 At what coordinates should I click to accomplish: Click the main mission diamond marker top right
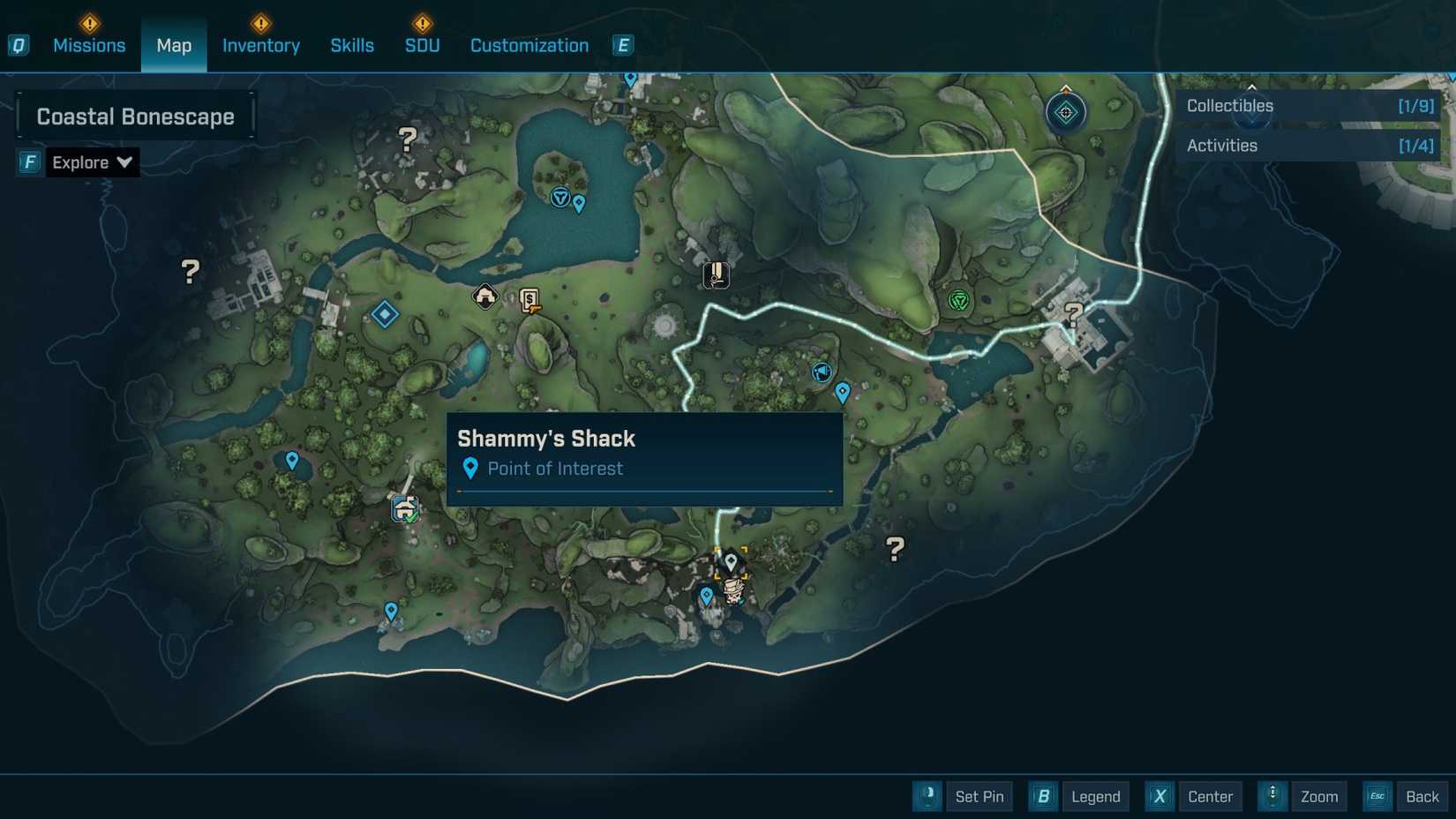click(1065, 112)
